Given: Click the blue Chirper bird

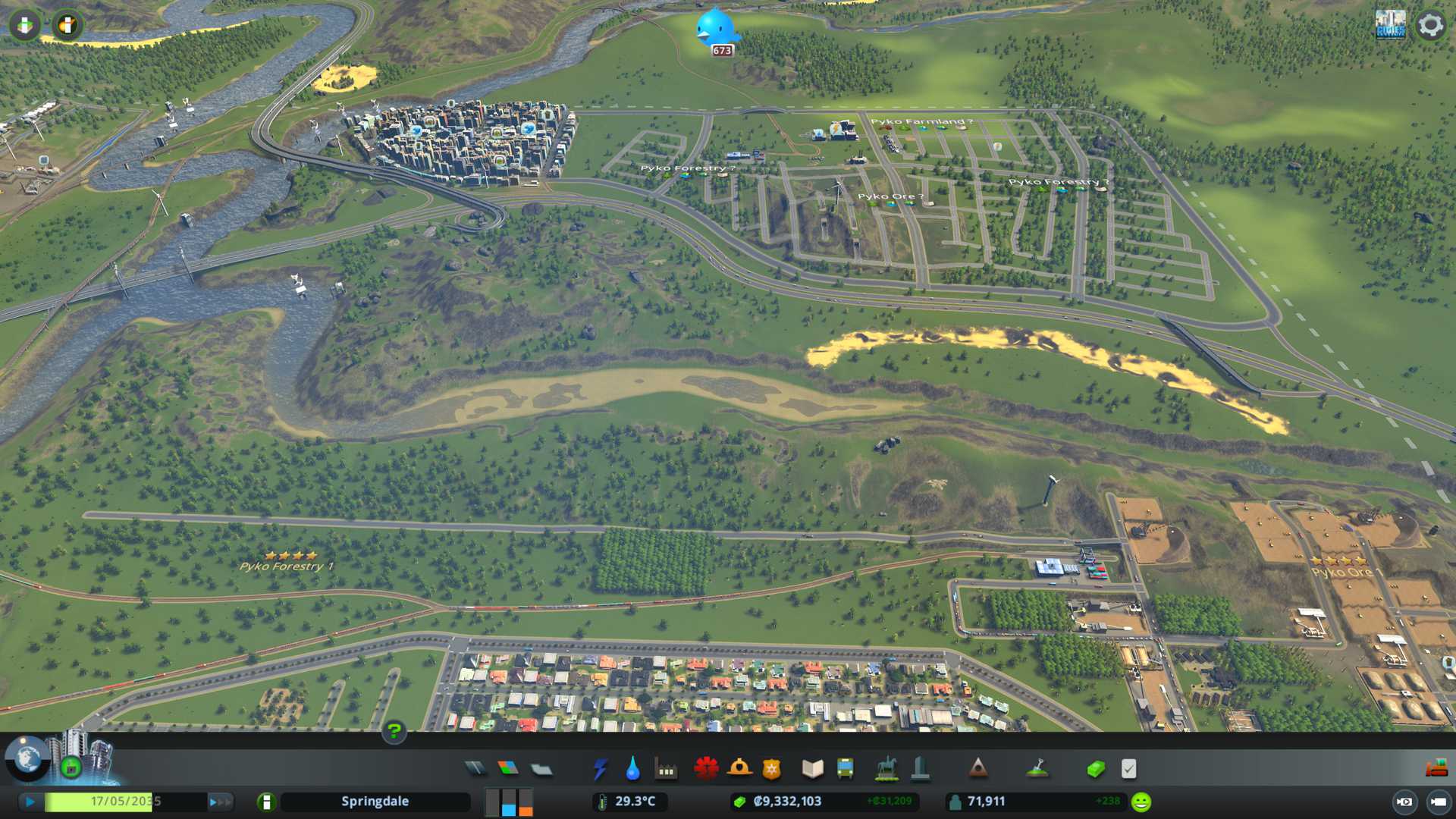Looking at the screenshot, I should (x=715, y=29).
